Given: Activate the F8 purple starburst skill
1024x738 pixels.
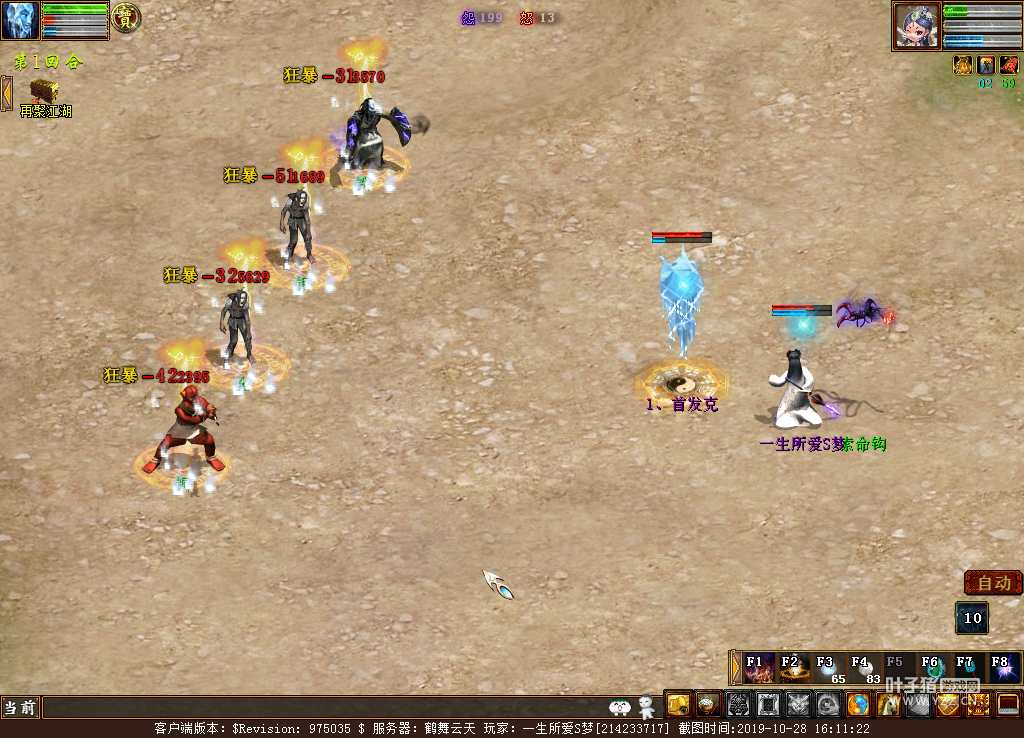Looking at the screenshot, I should [1003, 668].
